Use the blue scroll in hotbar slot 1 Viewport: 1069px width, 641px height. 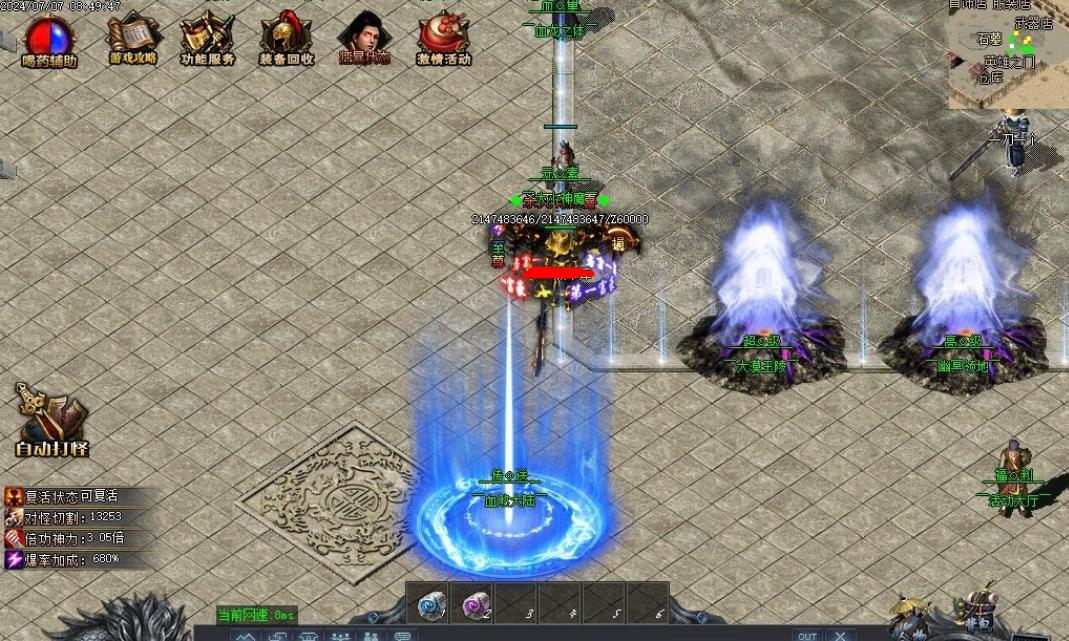(430, 603)
